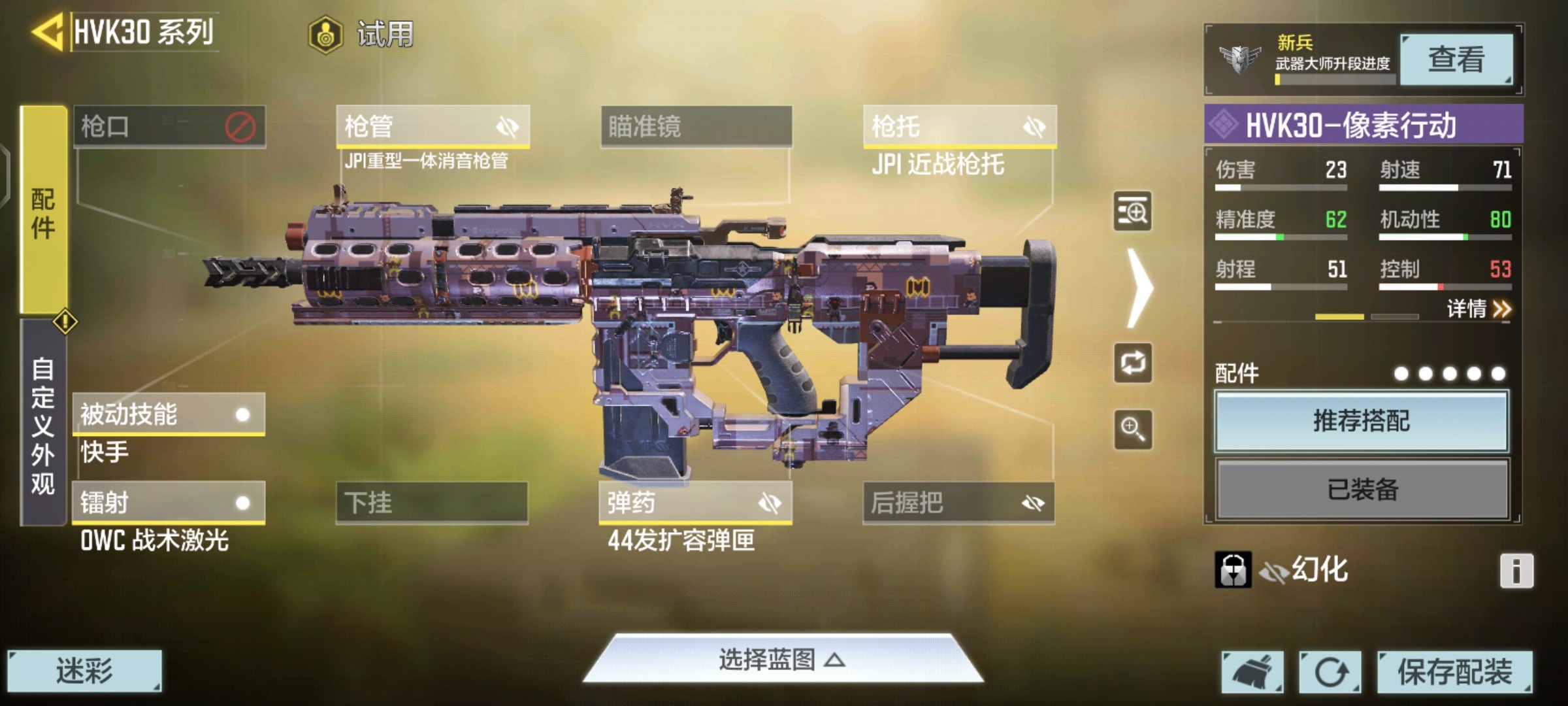Show stat details via 详情

click(x=1478, y=309)
